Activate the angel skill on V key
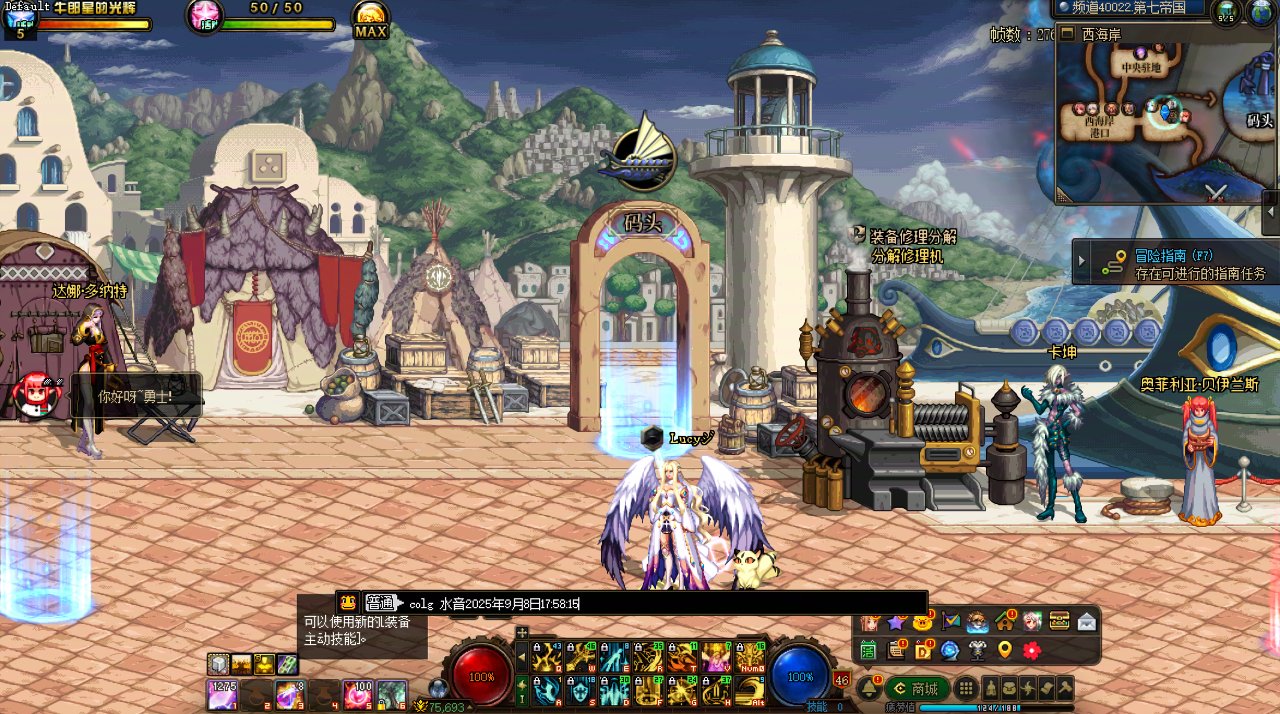 [716, 656]
